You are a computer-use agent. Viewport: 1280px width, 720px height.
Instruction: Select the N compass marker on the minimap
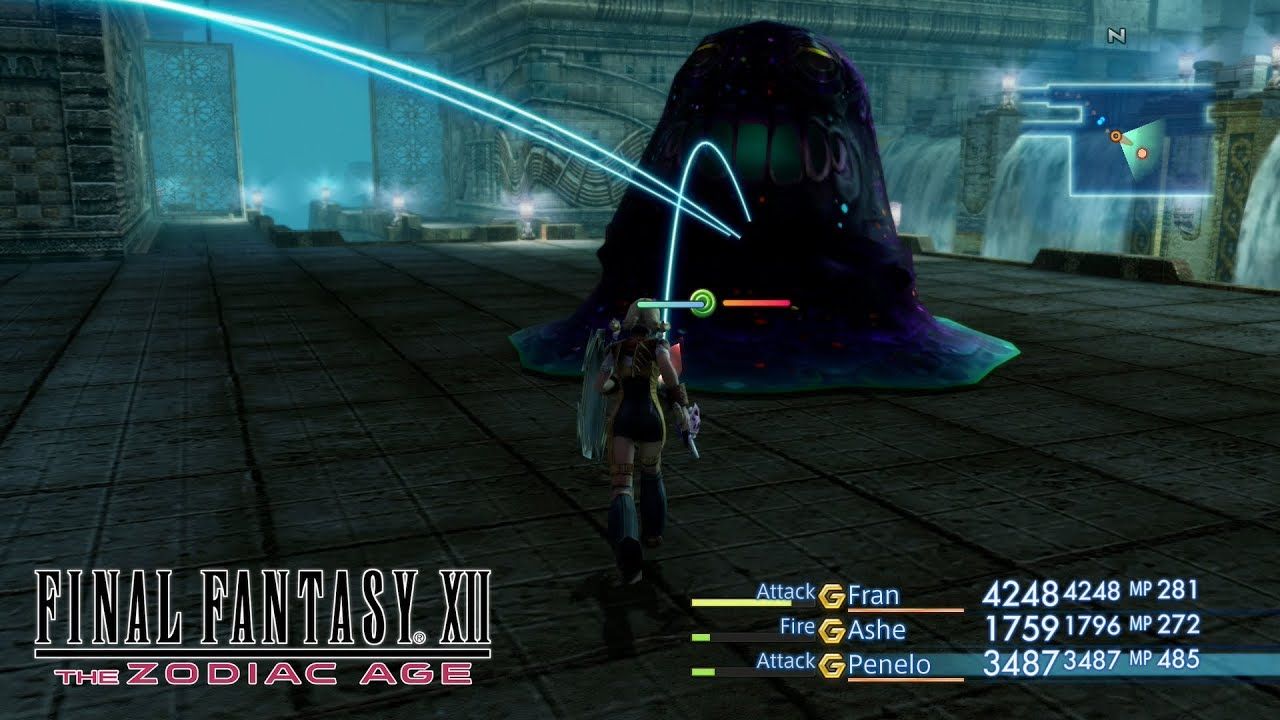[1117, 34]
